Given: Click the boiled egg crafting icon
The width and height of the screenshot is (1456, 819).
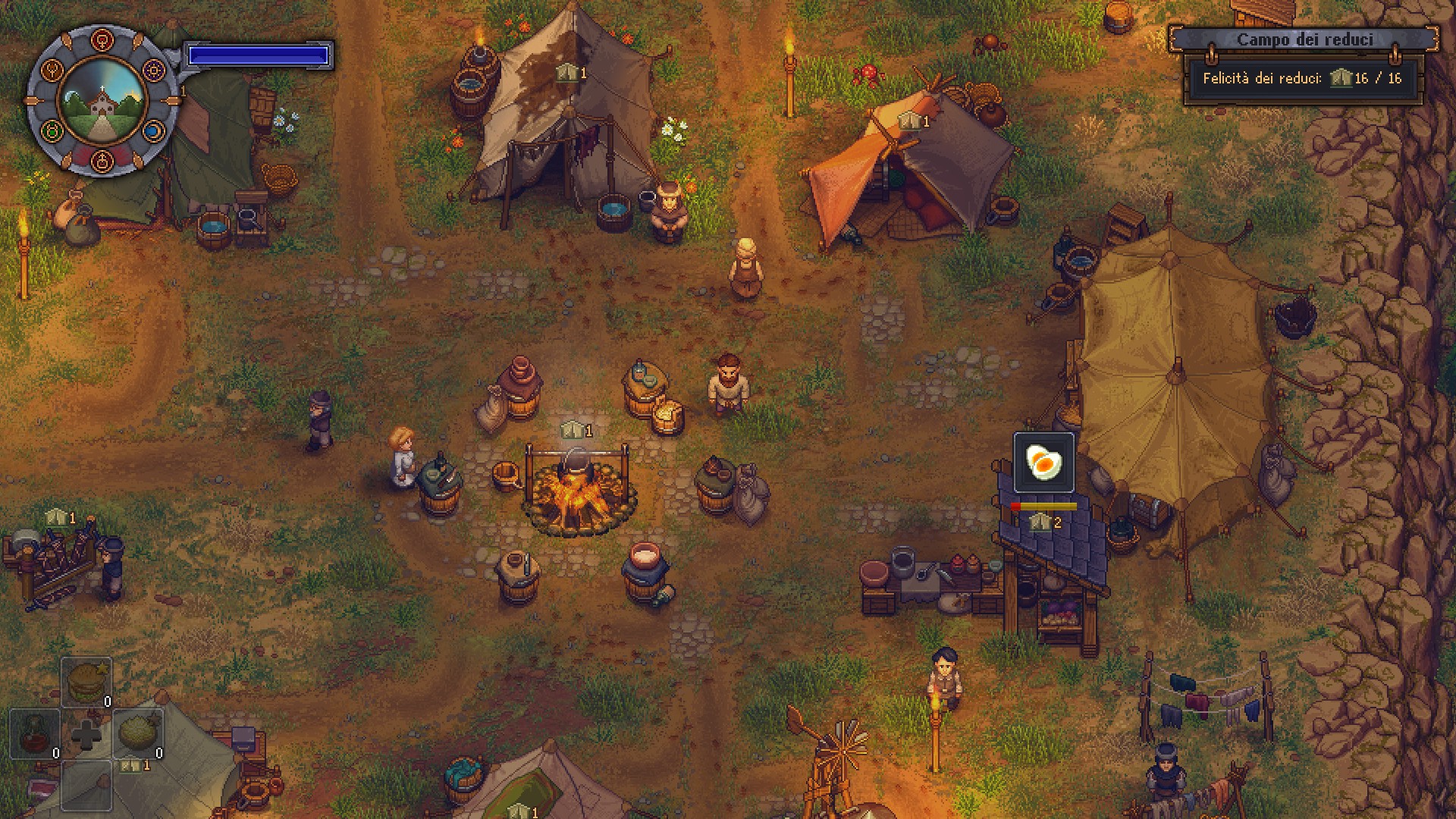Looking at the screenshot, I should (1043, 462).
